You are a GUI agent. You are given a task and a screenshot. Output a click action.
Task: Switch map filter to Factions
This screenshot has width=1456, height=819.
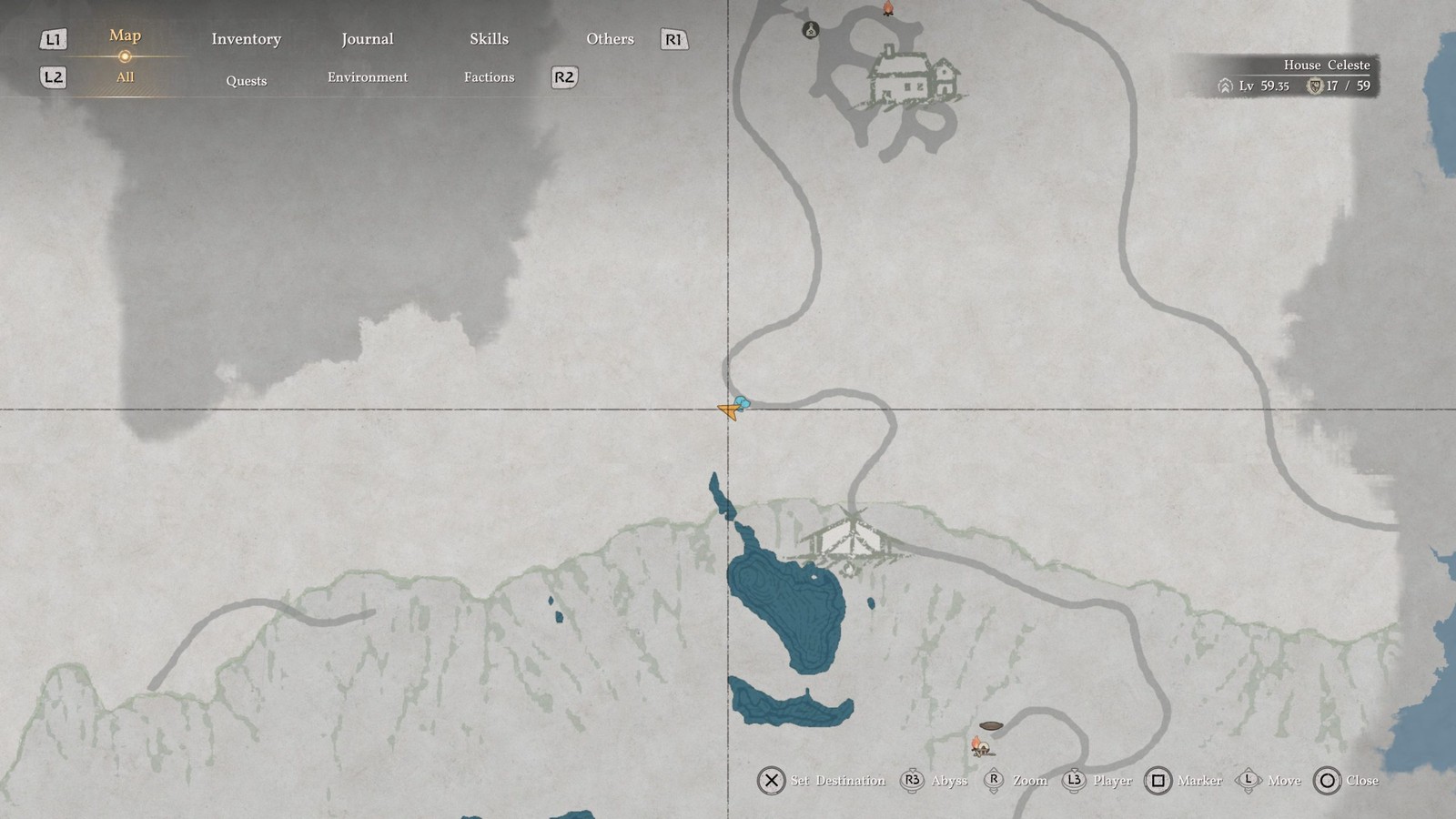coord(489,77)
